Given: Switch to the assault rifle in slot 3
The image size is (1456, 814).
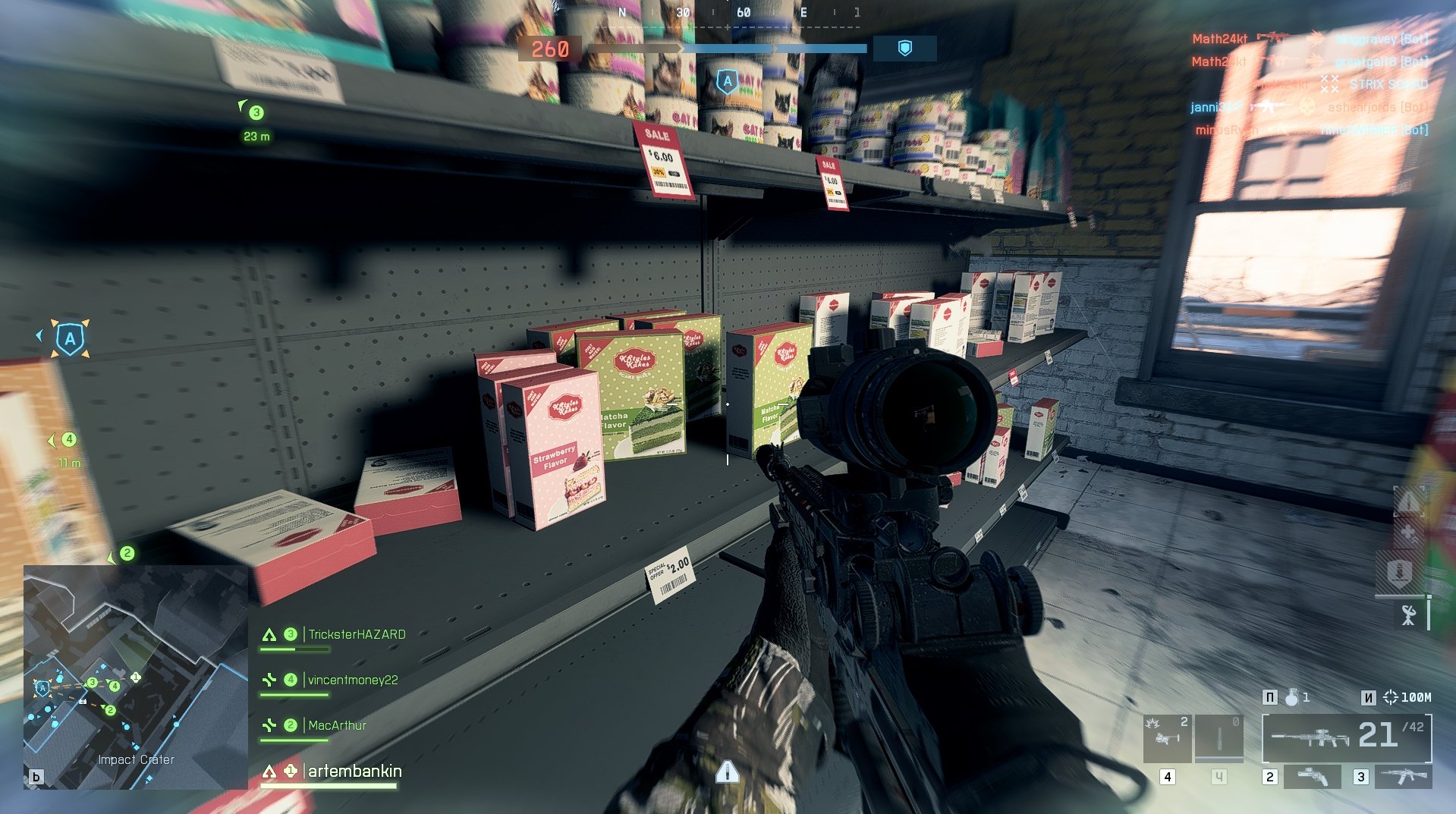Looking at the screenshot, I should pos(1404,776).
